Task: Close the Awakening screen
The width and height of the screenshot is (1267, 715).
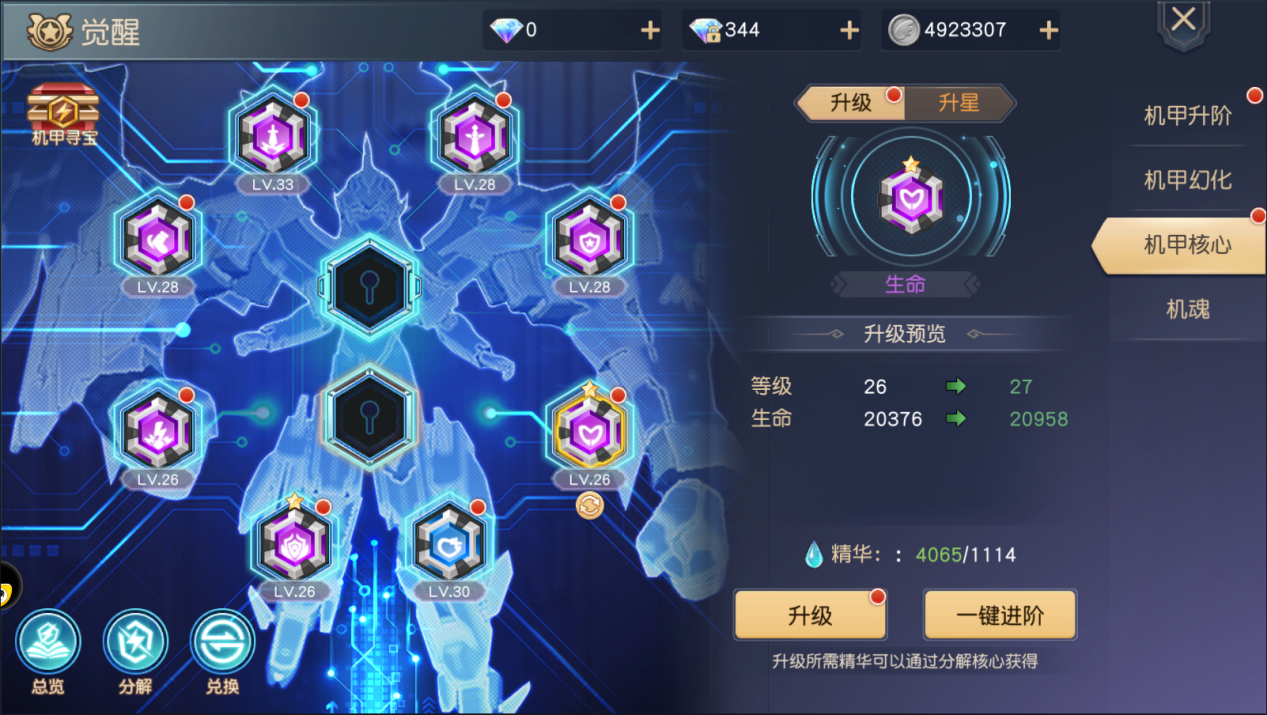Action: [x=1183, y=20]
